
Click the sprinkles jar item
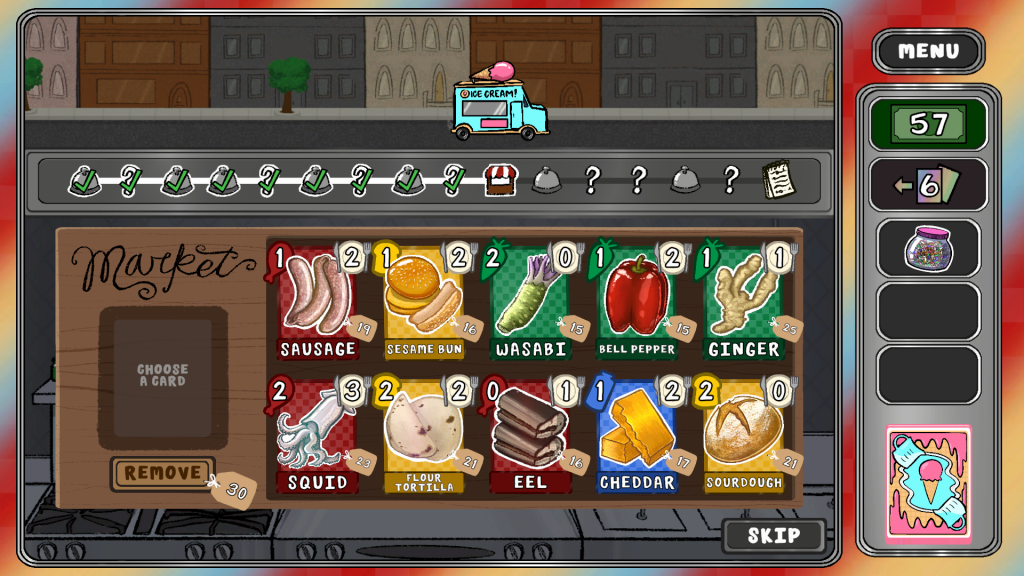pos(928,247)
